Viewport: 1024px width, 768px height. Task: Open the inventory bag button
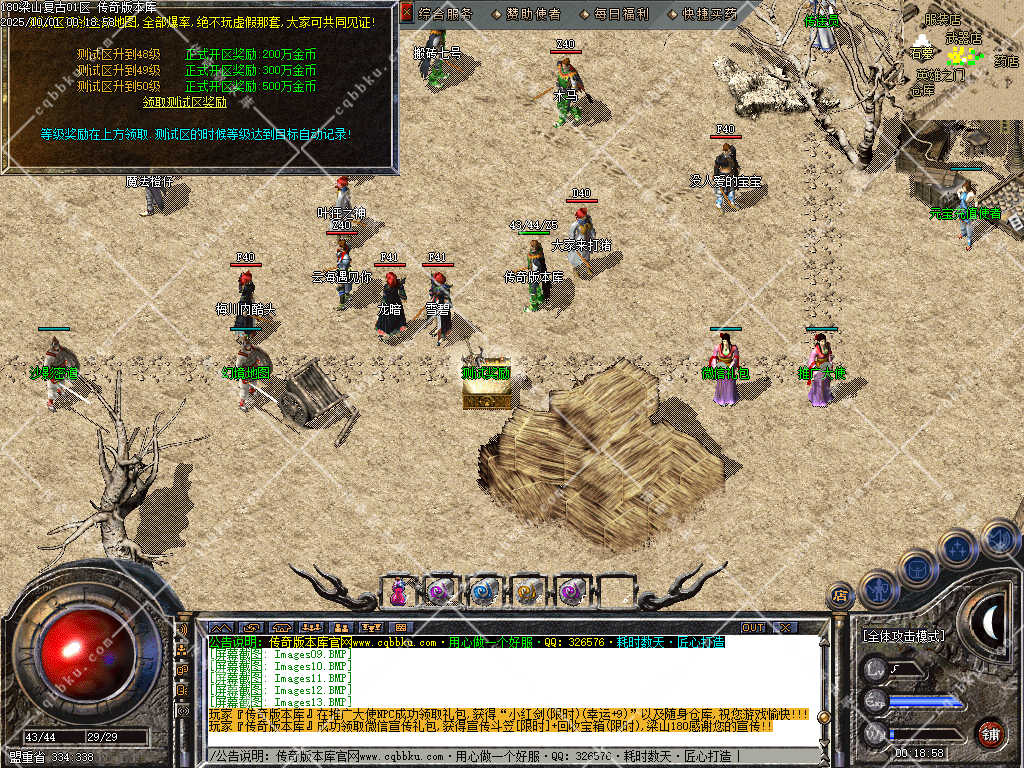917,568
